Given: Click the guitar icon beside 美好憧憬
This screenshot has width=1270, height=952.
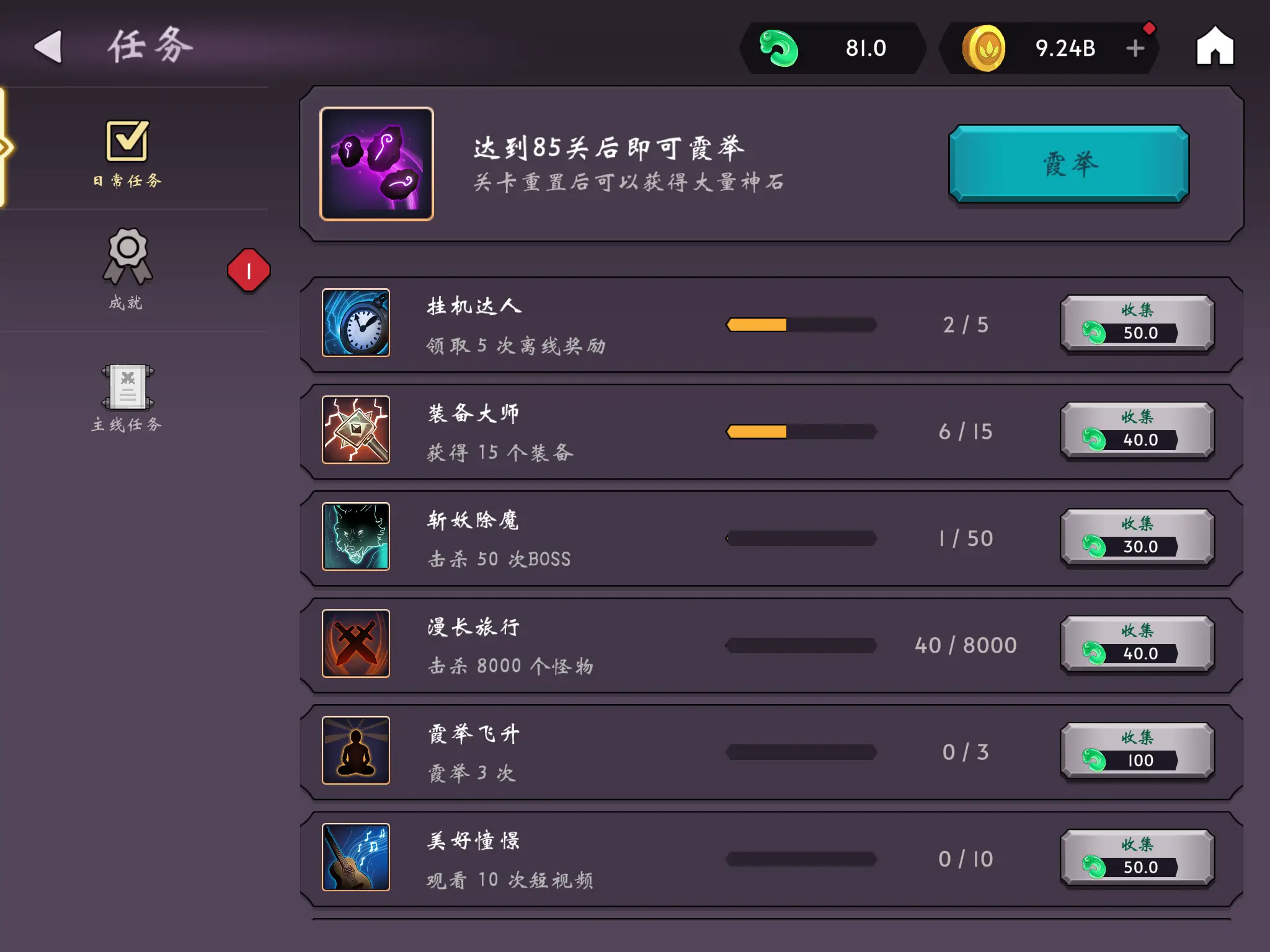Looking at the screenshot, I should click(355, 858).
